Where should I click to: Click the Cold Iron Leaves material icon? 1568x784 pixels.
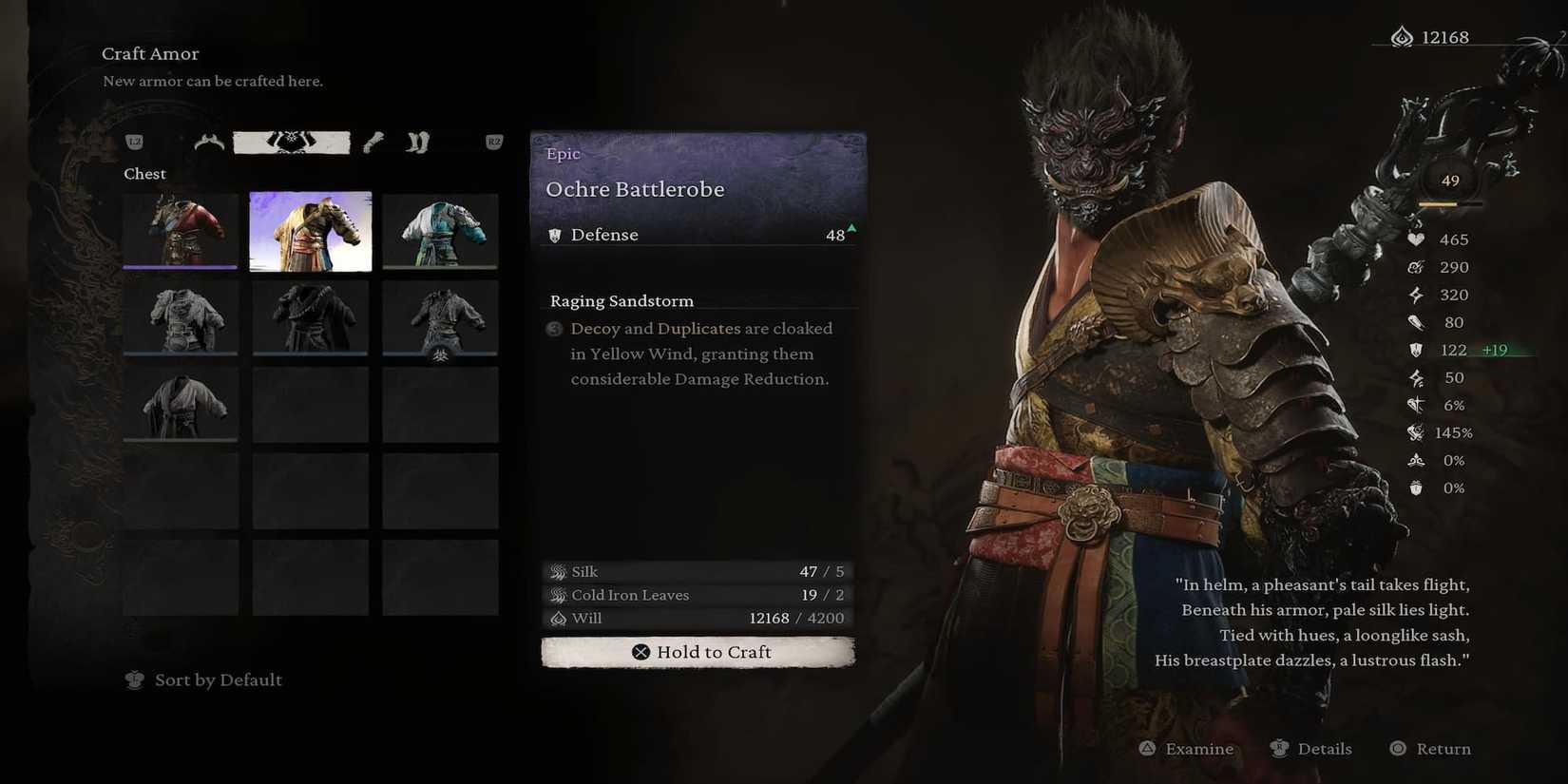coord(556,595)
